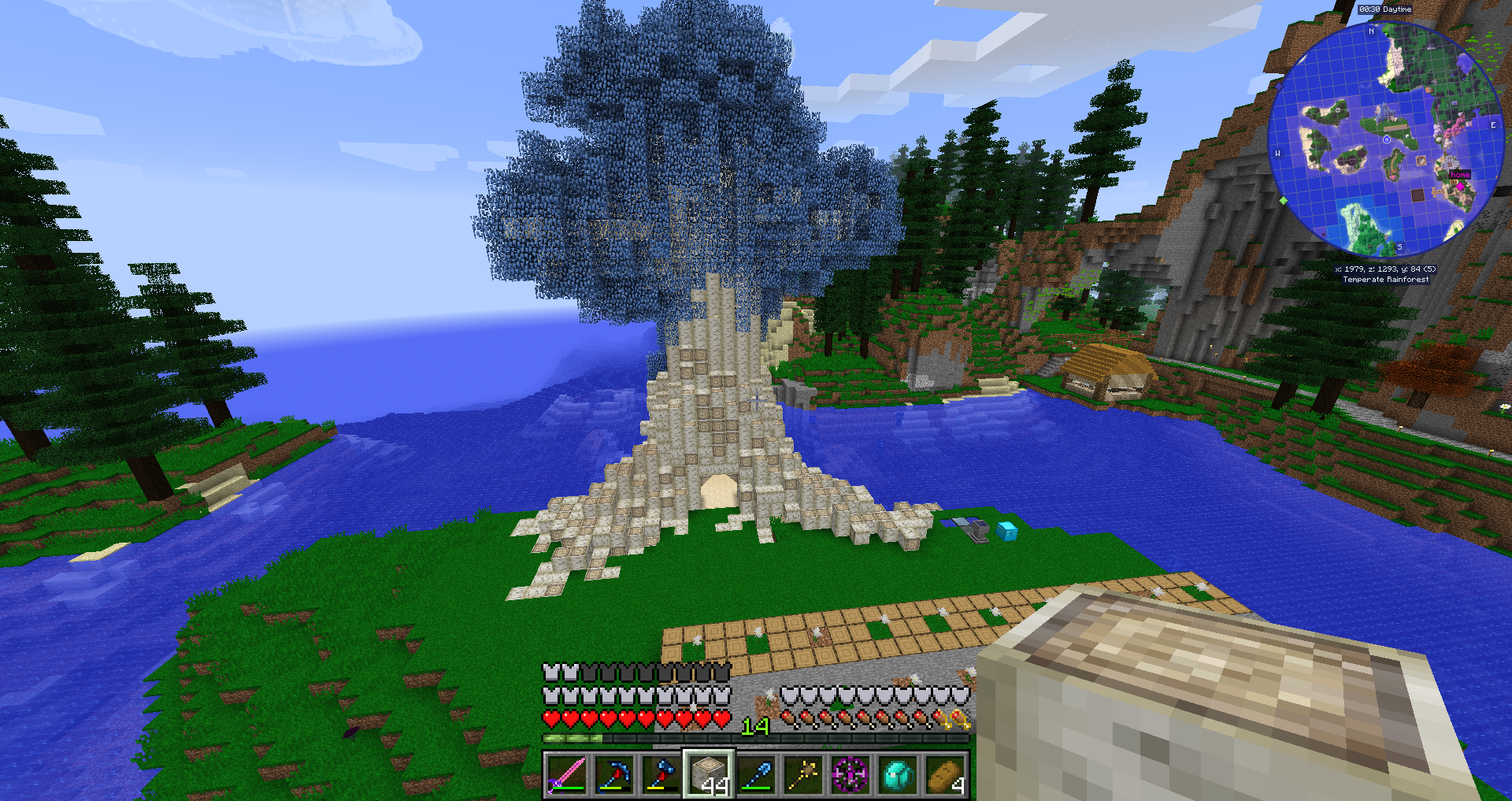Select the blue pickaxe hotbar slot

pyautogui.click(x=614, y=775)
